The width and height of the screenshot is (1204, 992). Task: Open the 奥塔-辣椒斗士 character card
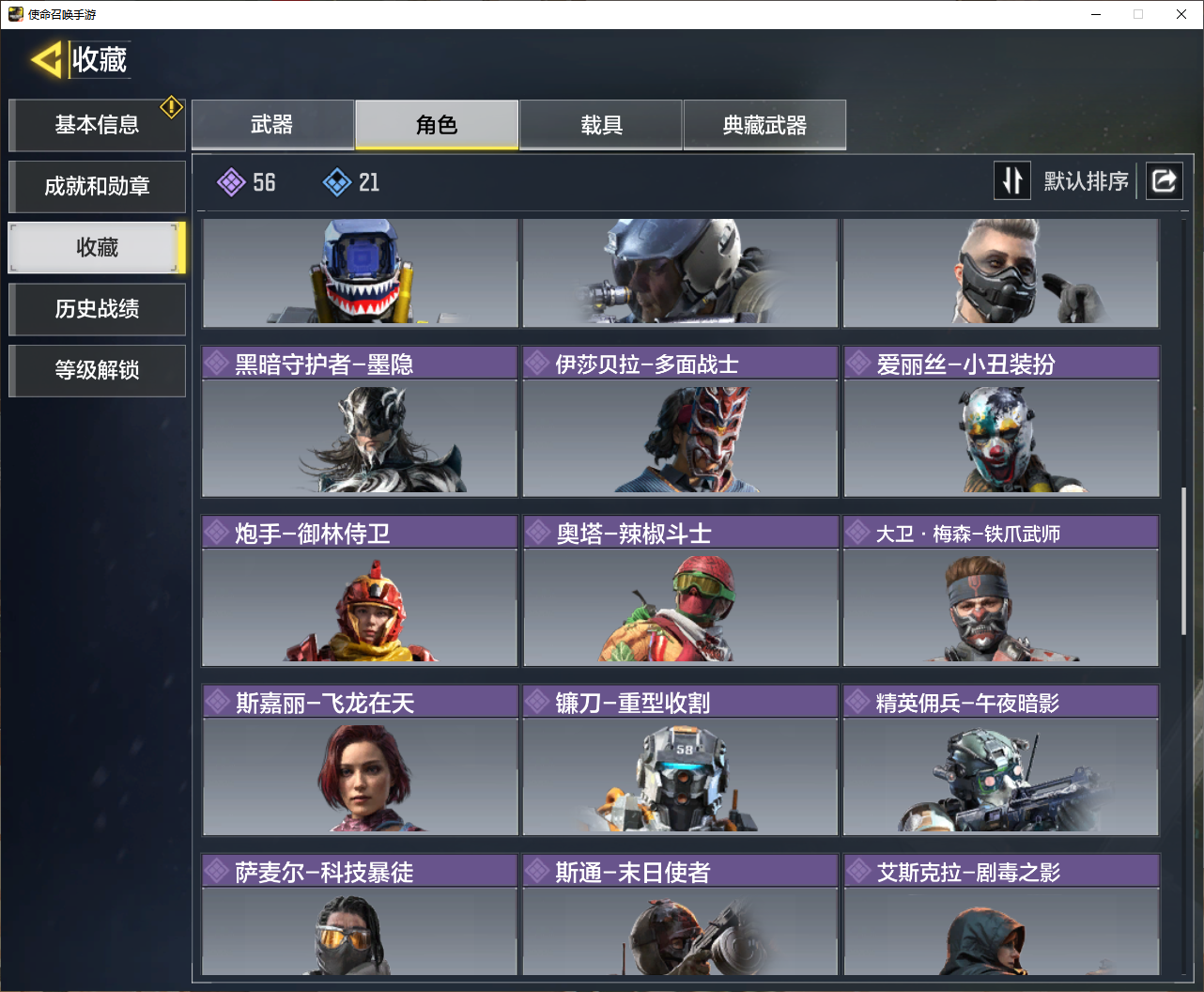pyautogui.click(x=680, y=592)
